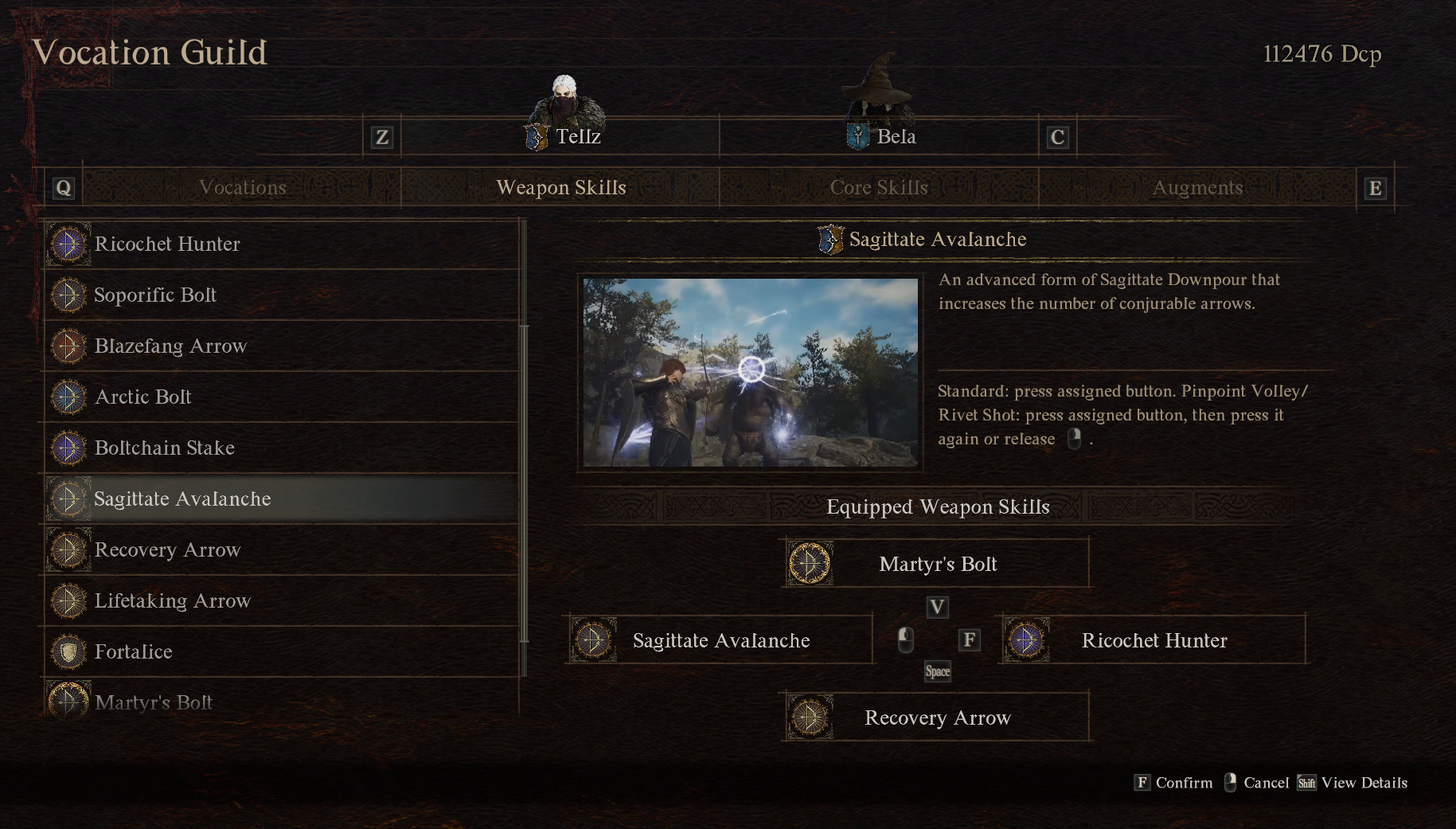Click the Blazefang Arrow skill icon

pyautogui.click(x=68, y=346)
